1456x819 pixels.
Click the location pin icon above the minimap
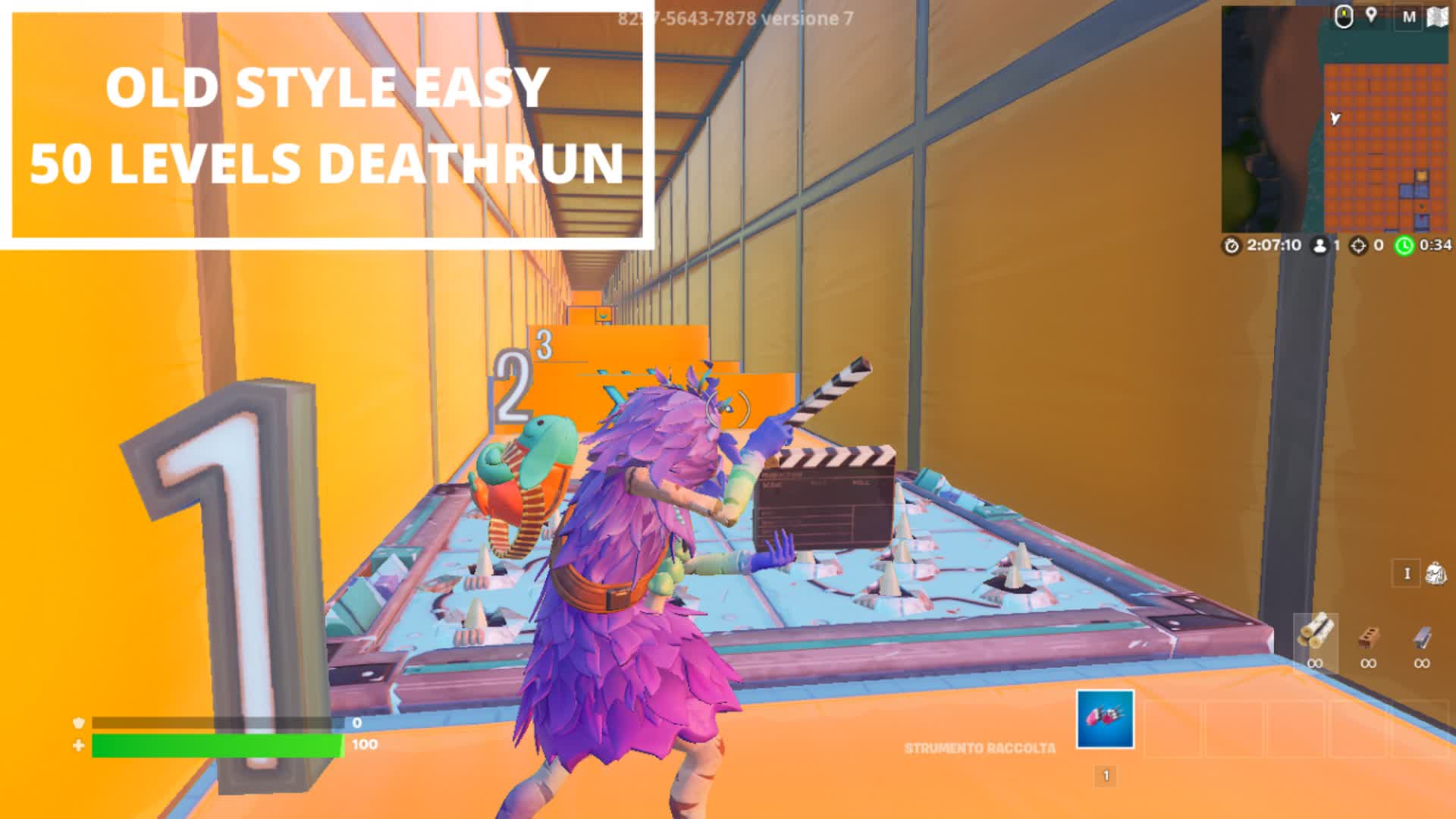(1371, 17)
